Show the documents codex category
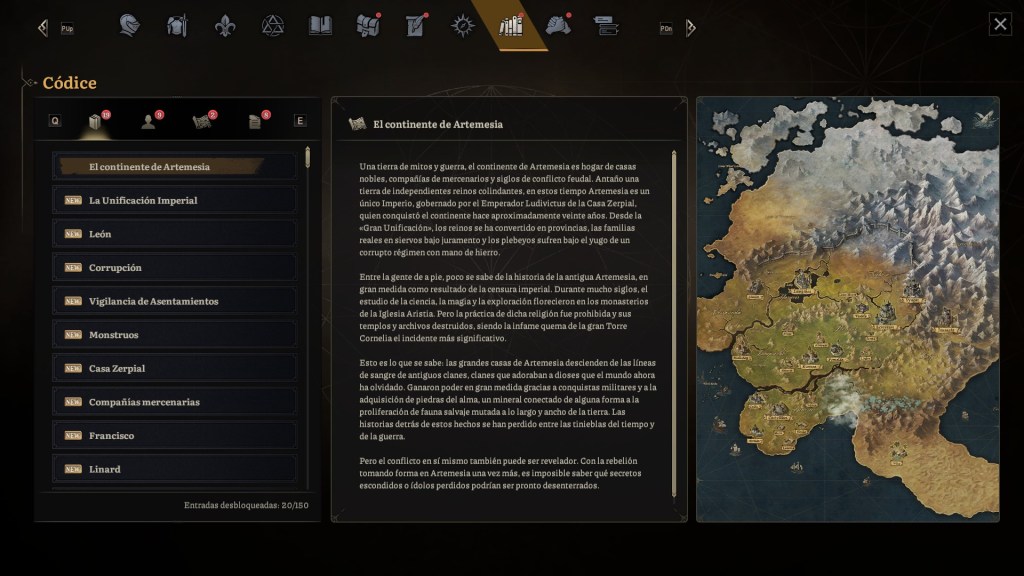Screen dimensions: 1024x576 [x=256, y=121]
